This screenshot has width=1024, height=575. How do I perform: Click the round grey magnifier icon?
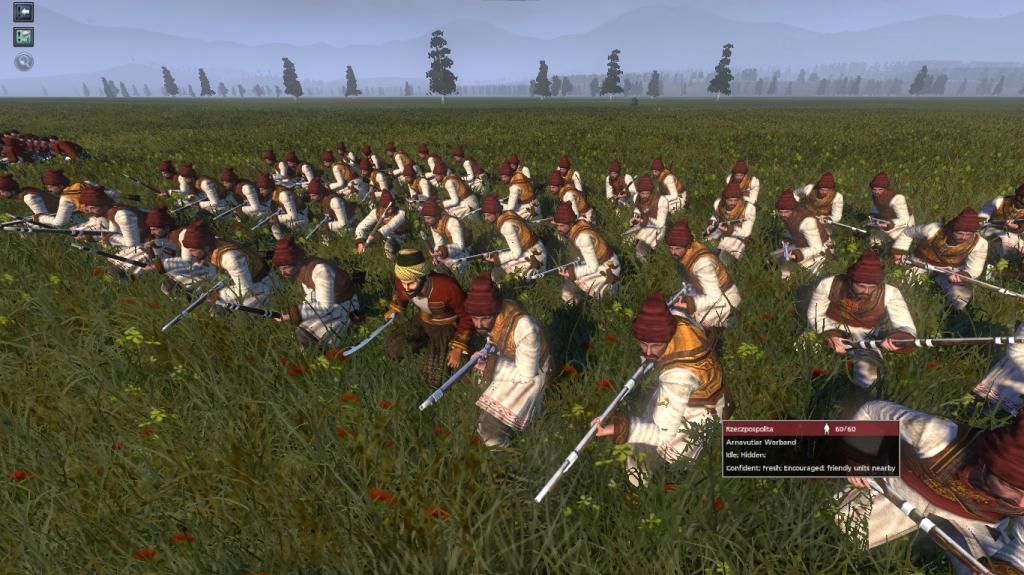point(23,62)
